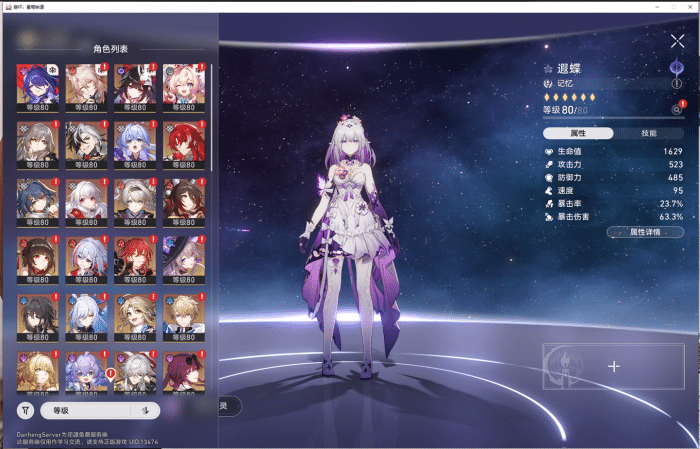Viewport: 700px width, 449px height.
Task: Open the 等级 sort dropdown
Action: 84,410
